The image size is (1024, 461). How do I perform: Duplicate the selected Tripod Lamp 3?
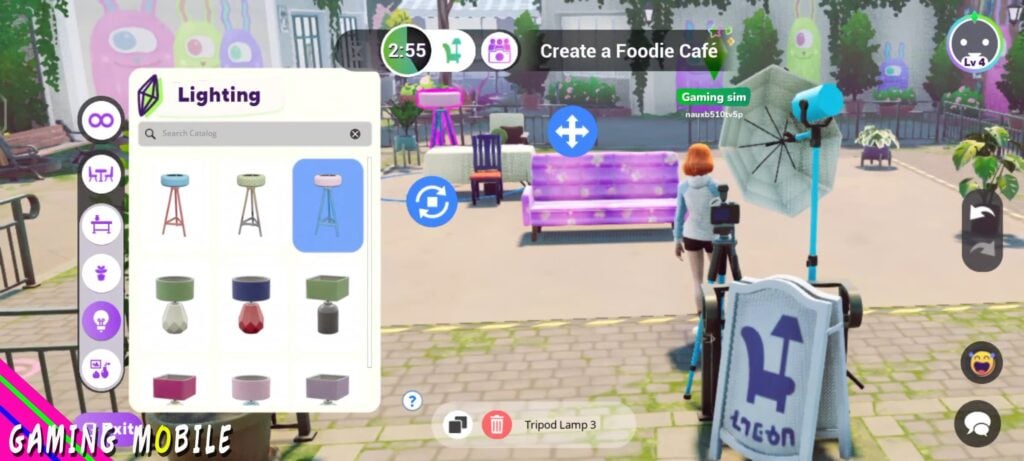pos(458,424)
